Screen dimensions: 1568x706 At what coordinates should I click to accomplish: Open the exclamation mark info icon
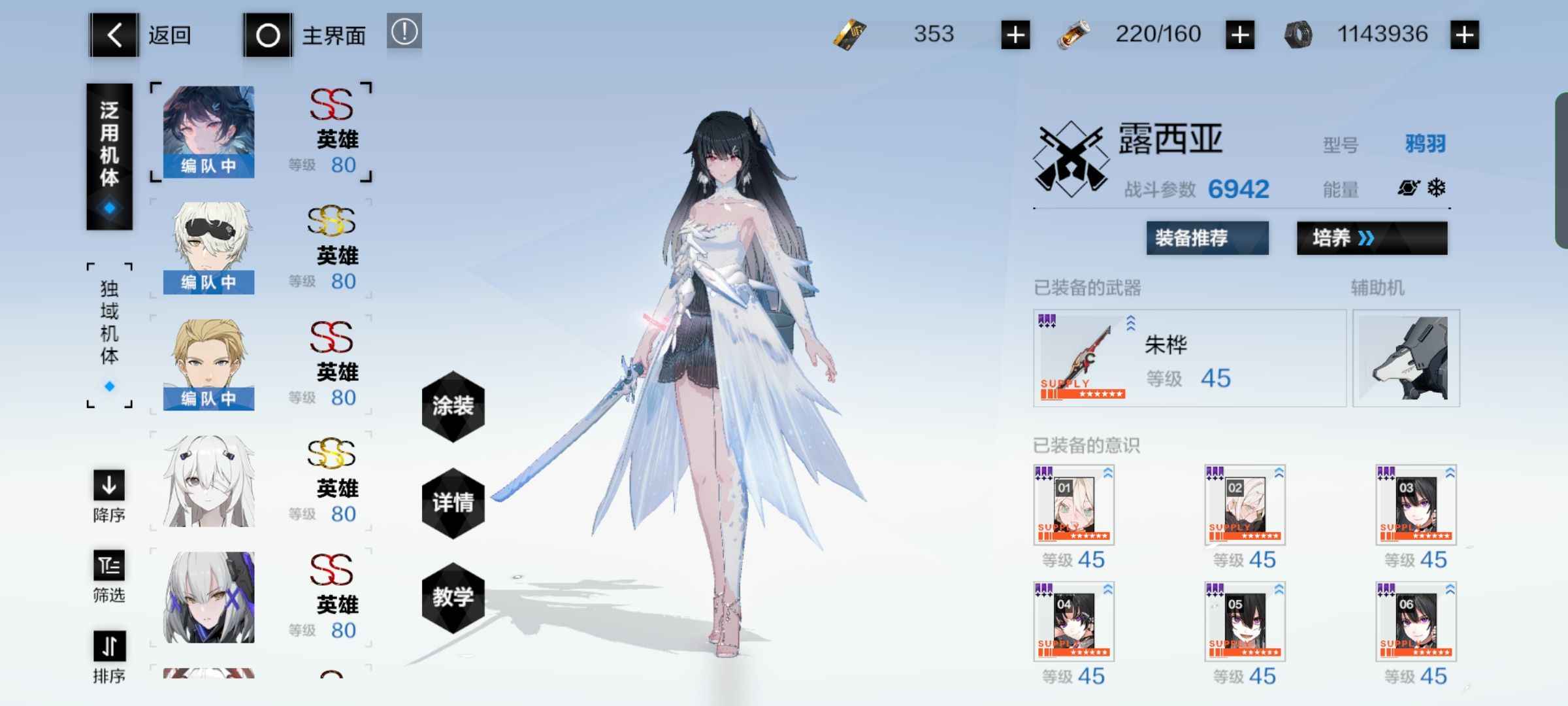click(x=404, y=31)
